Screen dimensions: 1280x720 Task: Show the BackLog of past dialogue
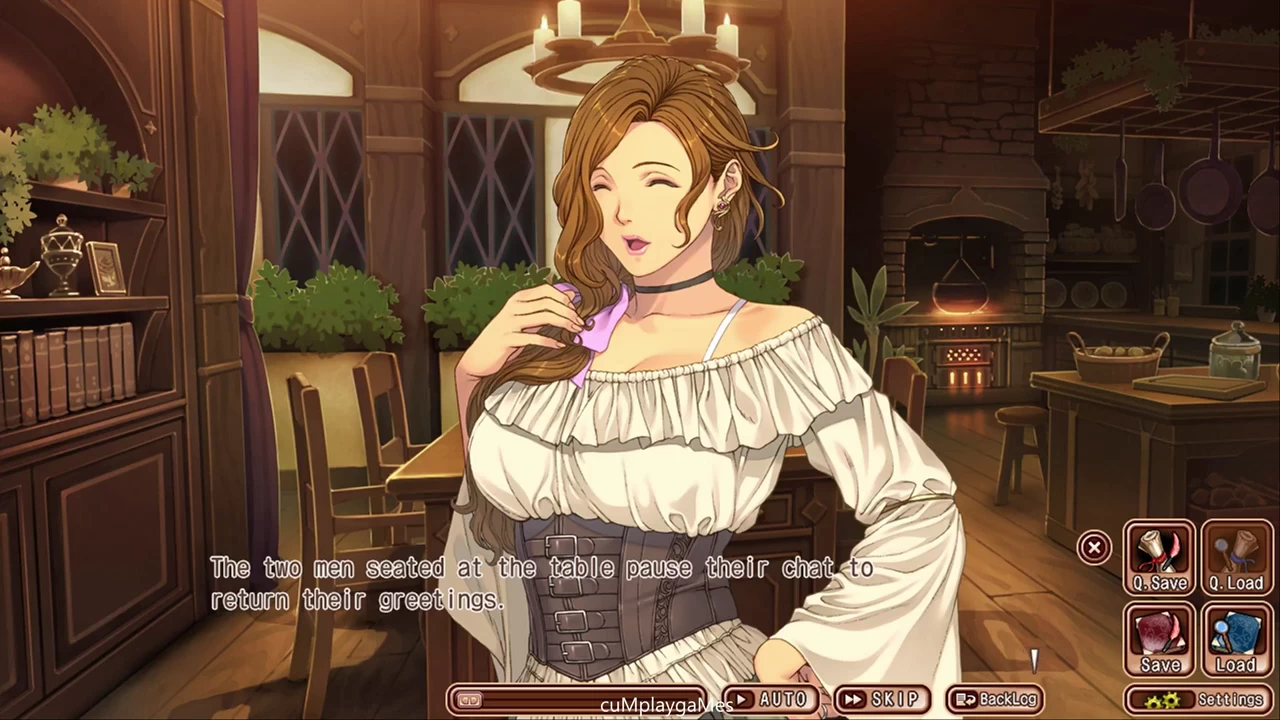pos(994,699)
